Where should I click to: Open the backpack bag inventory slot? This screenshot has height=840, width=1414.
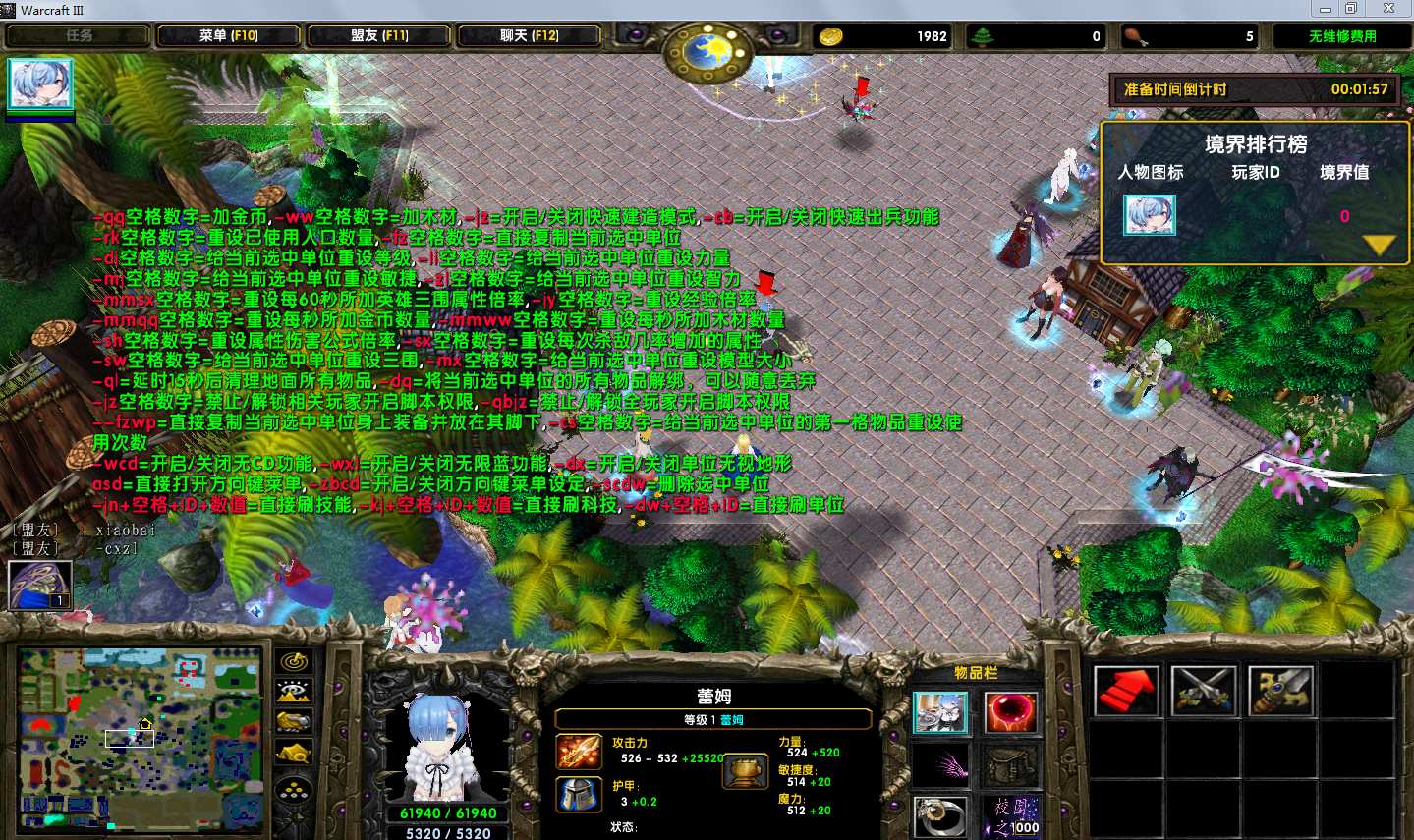(x=1010, y=765)
